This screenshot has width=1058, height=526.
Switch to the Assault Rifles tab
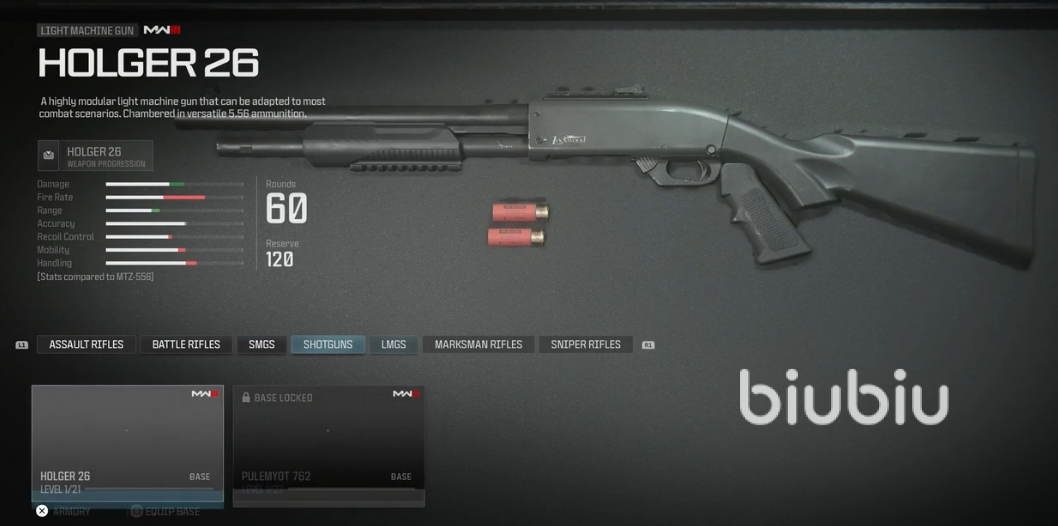pyautogui.click(x=86, y=345)
